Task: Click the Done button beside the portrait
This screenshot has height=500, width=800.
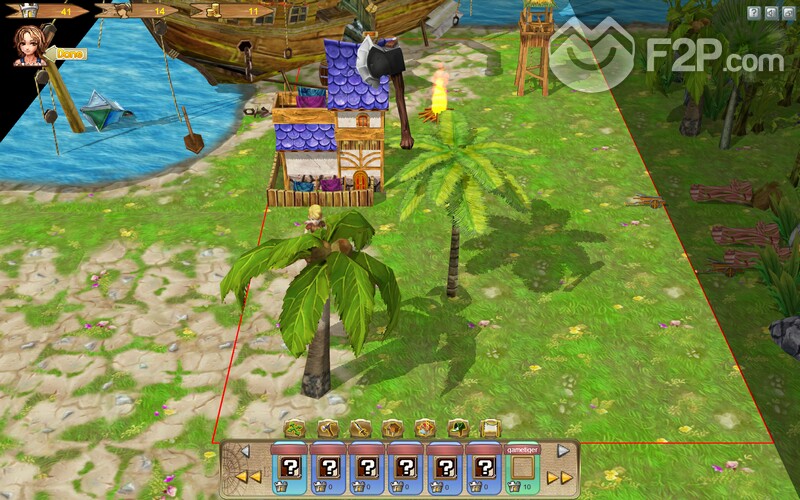Action: tap(70, 53)
